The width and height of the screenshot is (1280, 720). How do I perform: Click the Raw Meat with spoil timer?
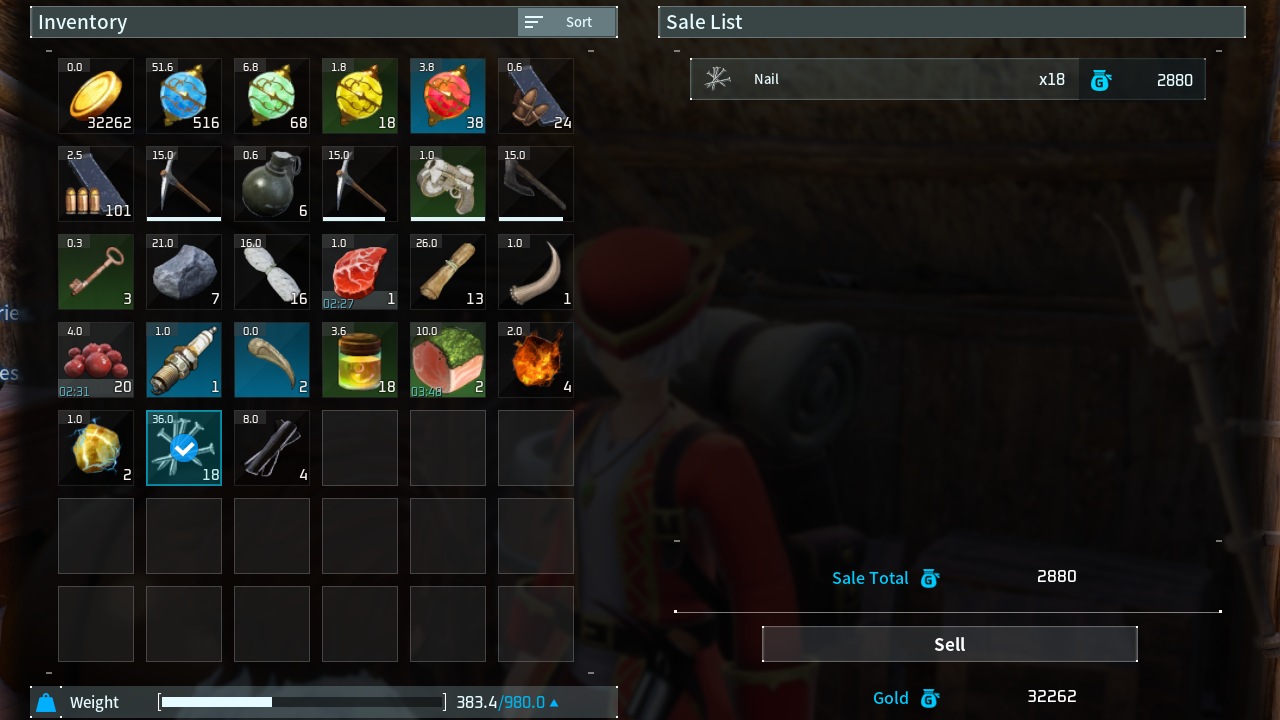pyautogui.click(x=360, y=272)
